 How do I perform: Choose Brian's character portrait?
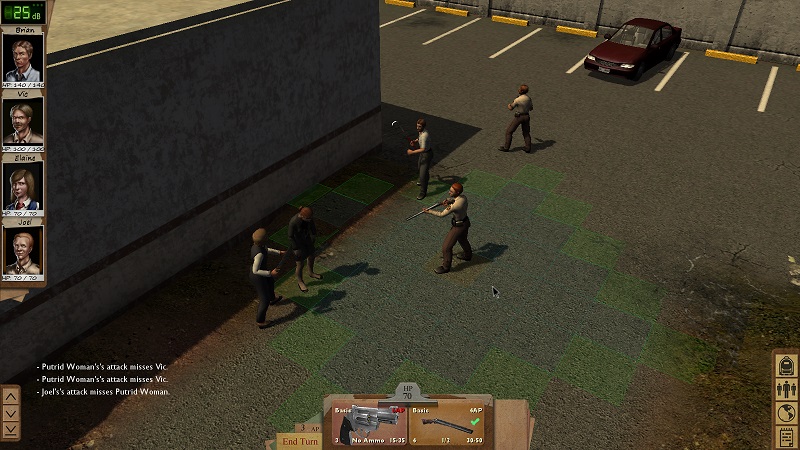23,59
